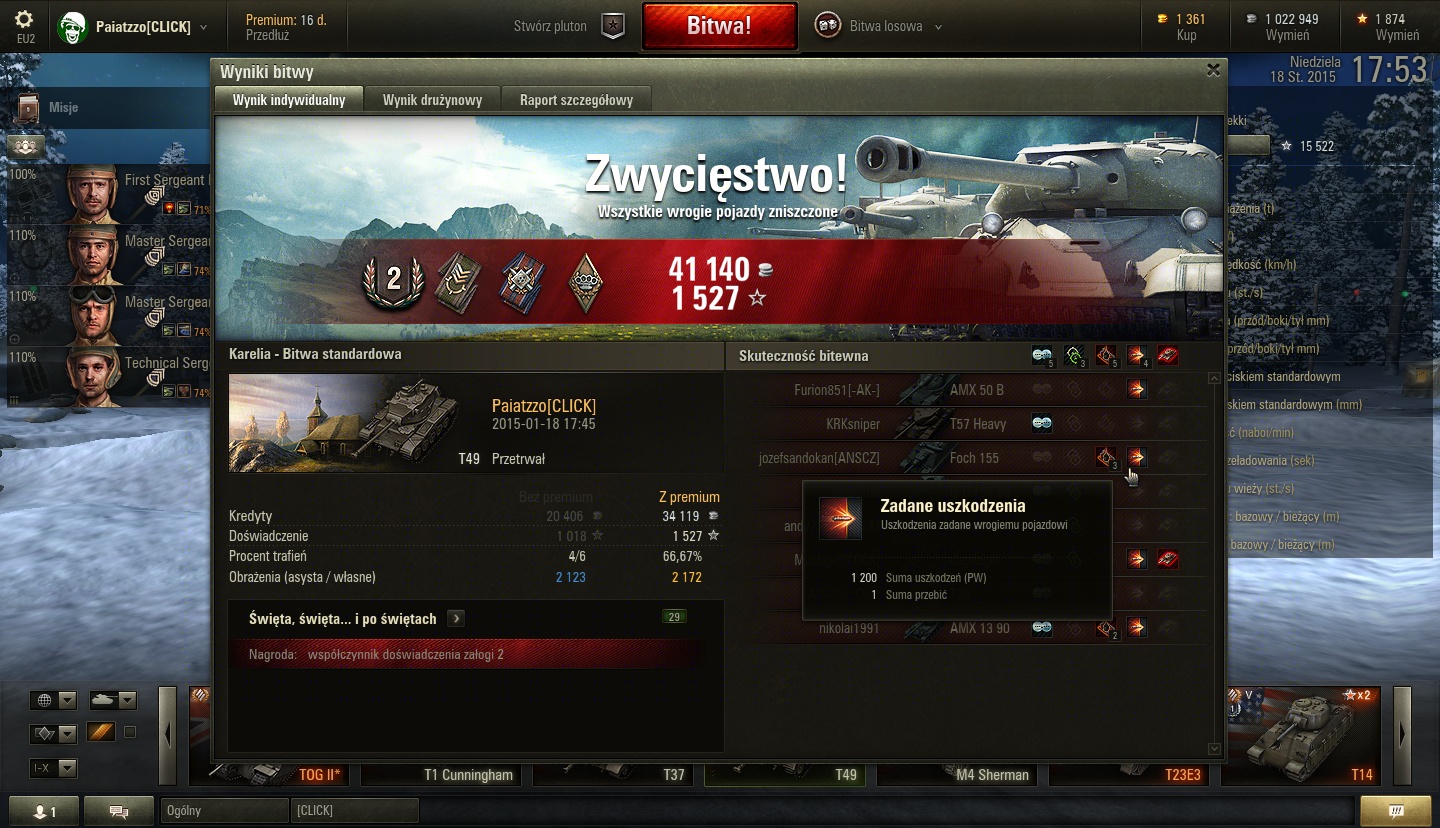Start a battle with the Bitwa! button

719,26
